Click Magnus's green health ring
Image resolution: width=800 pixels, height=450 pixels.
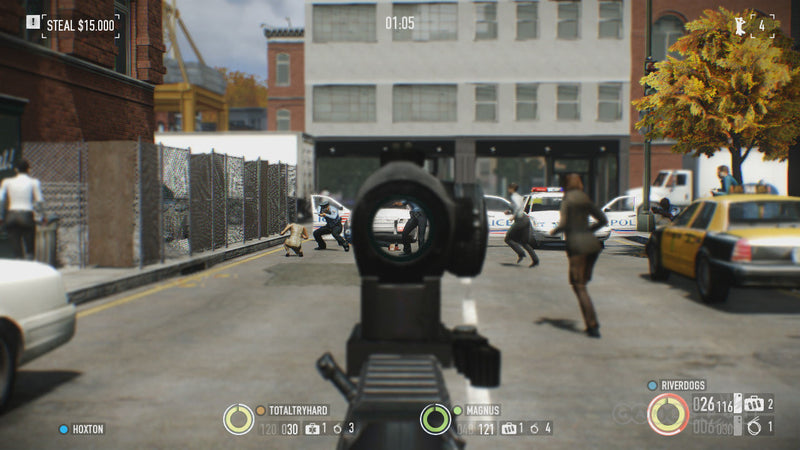point(435,419)
